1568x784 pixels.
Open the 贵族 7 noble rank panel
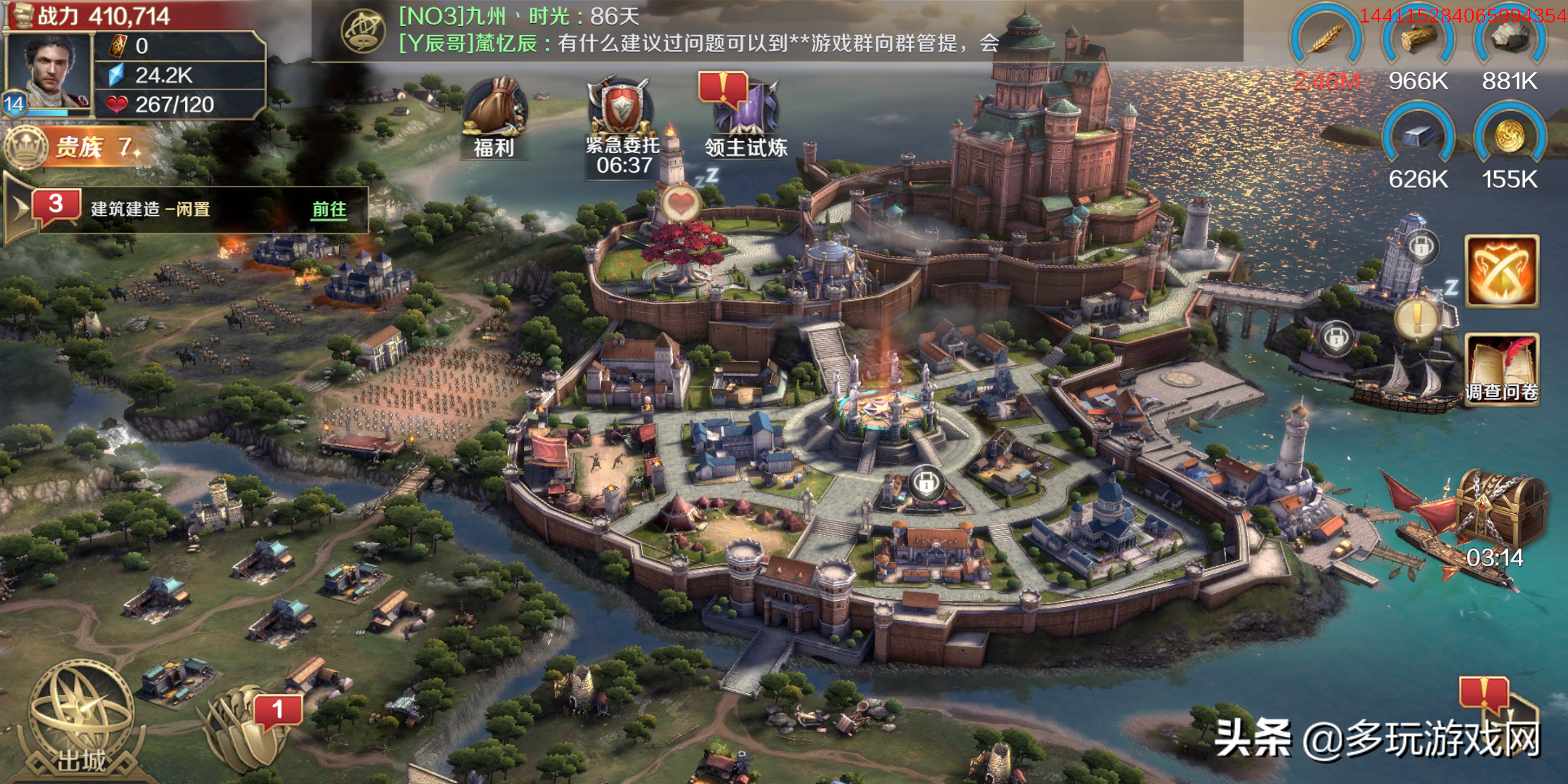tap(80, 147)
